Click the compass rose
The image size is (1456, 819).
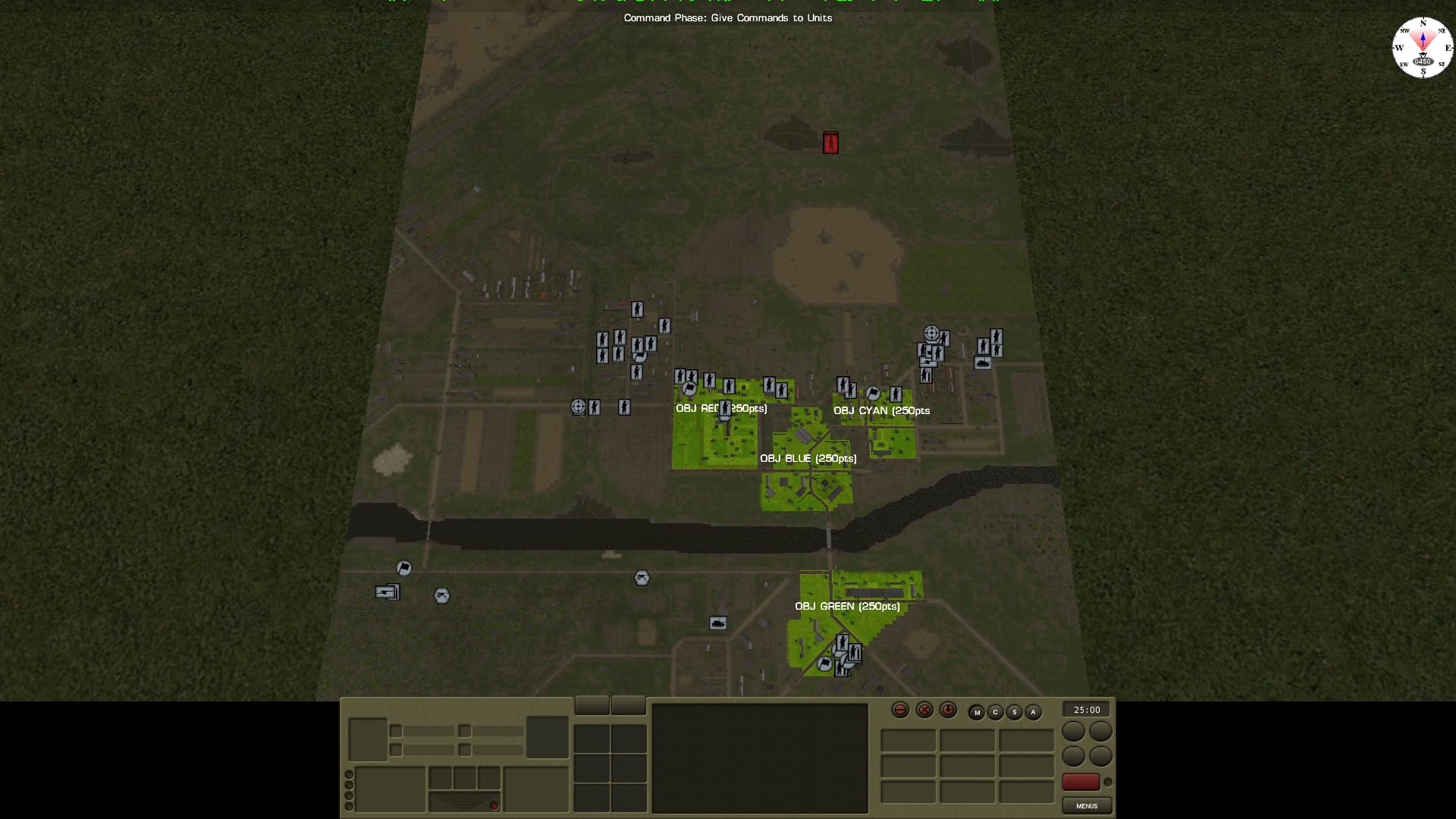tap(1422, 47)
